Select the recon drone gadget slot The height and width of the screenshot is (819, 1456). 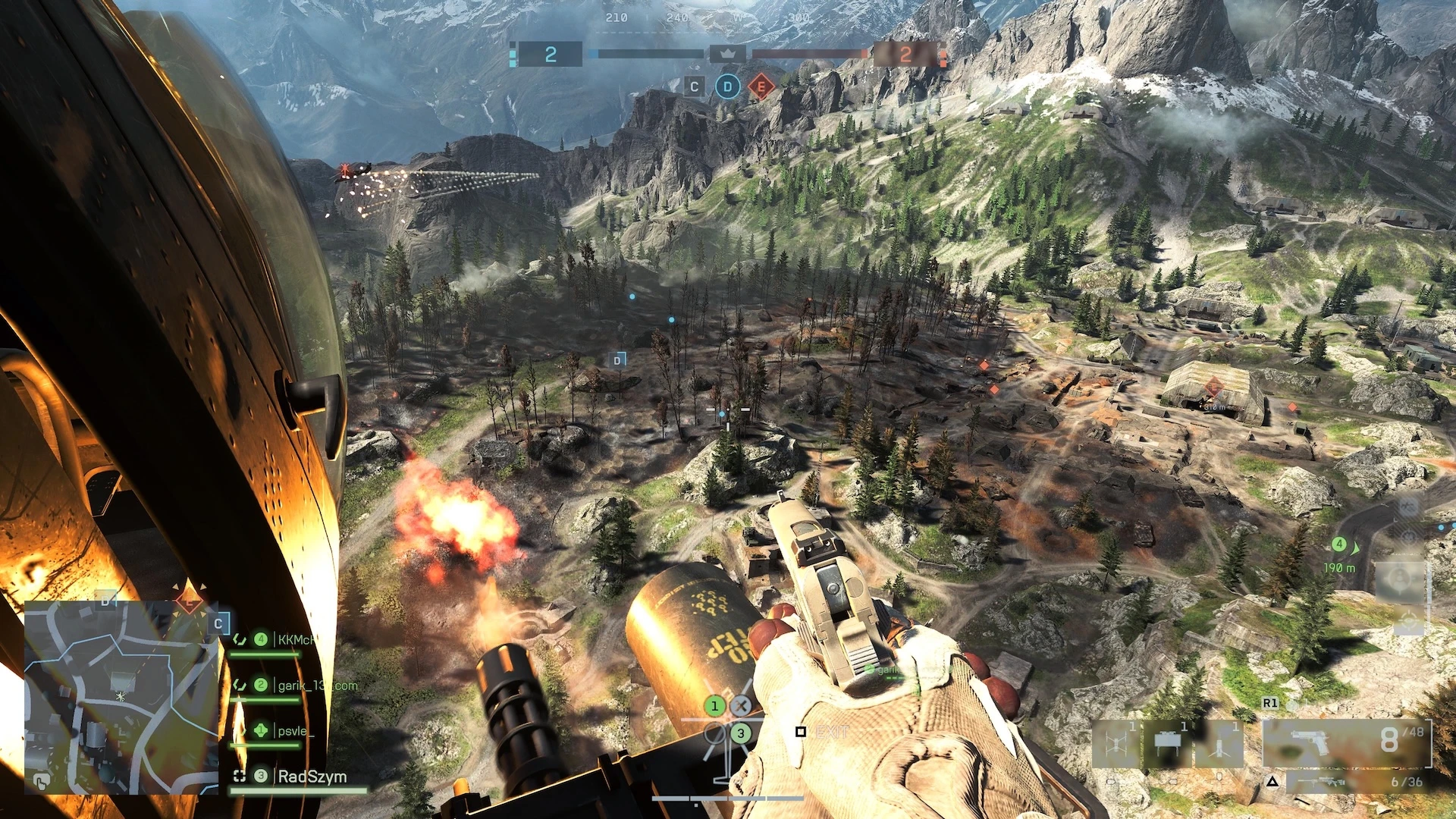(1116, 743)
